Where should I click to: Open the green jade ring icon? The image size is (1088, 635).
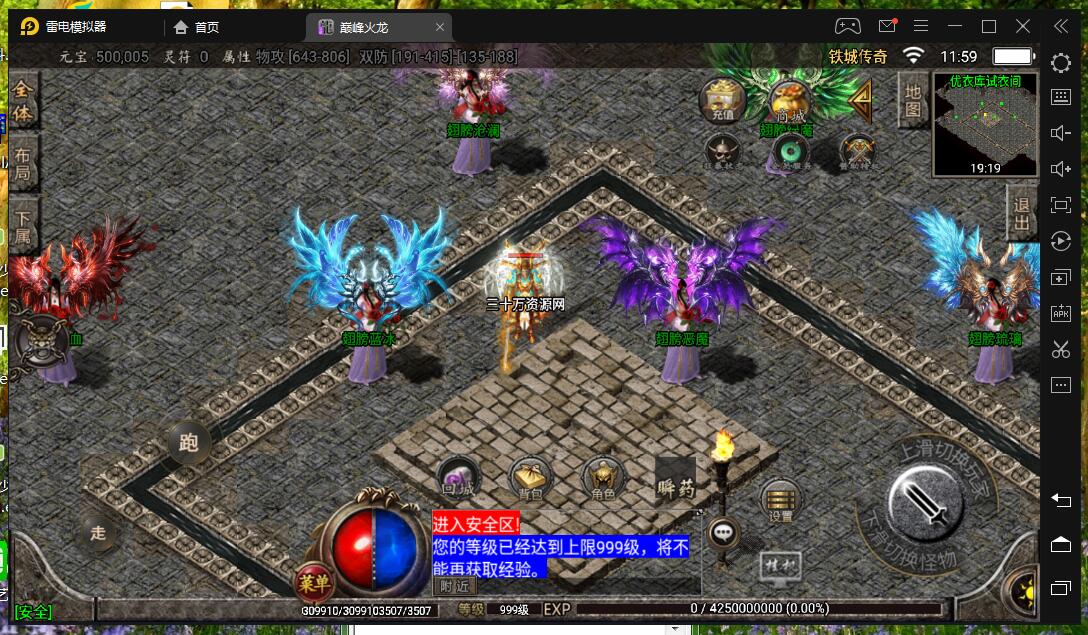coord(793,152)
